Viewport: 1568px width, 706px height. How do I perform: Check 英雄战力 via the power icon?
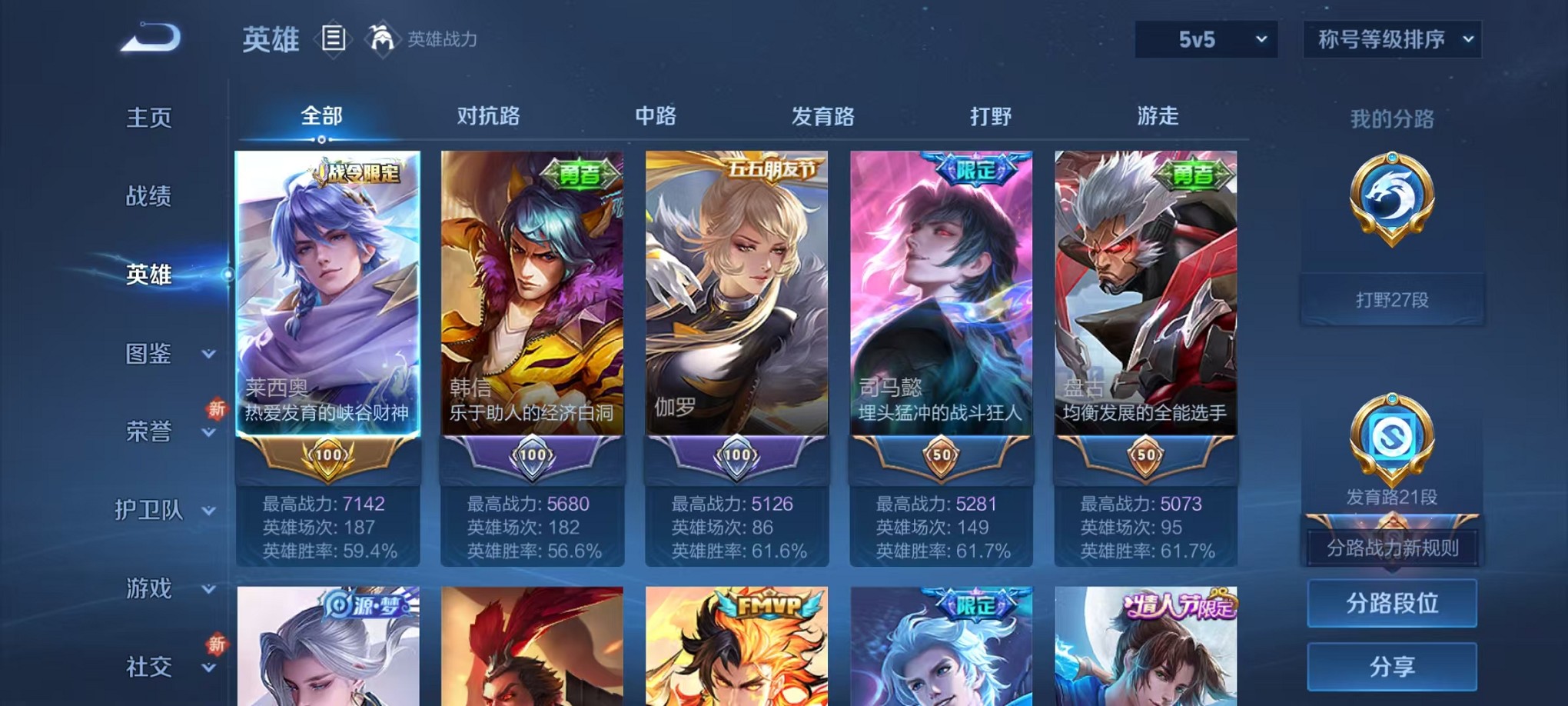point(382,37)
